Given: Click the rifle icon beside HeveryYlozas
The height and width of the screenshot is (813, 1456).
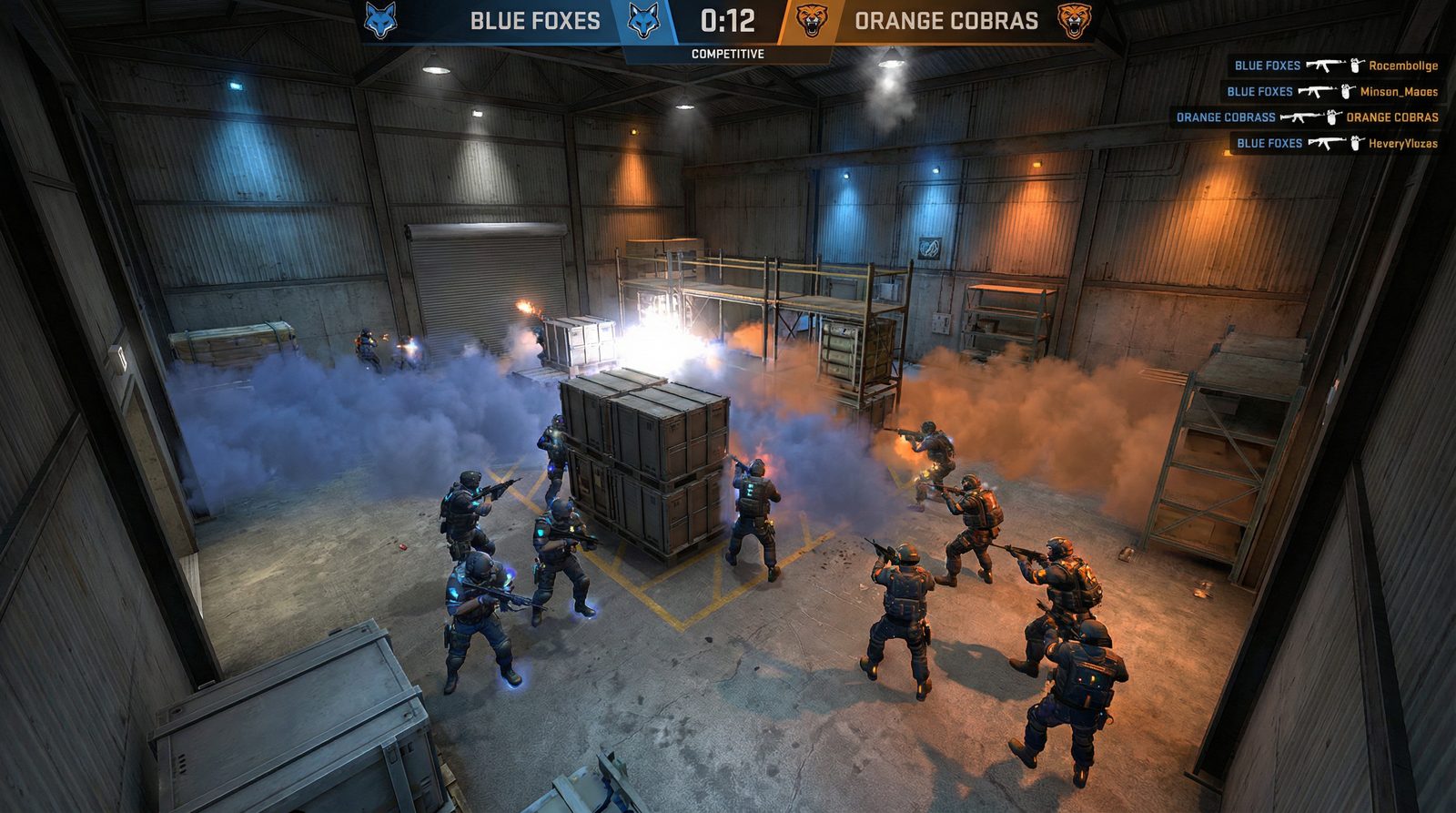Looking at the screenshot, I should pos(1325,142).
